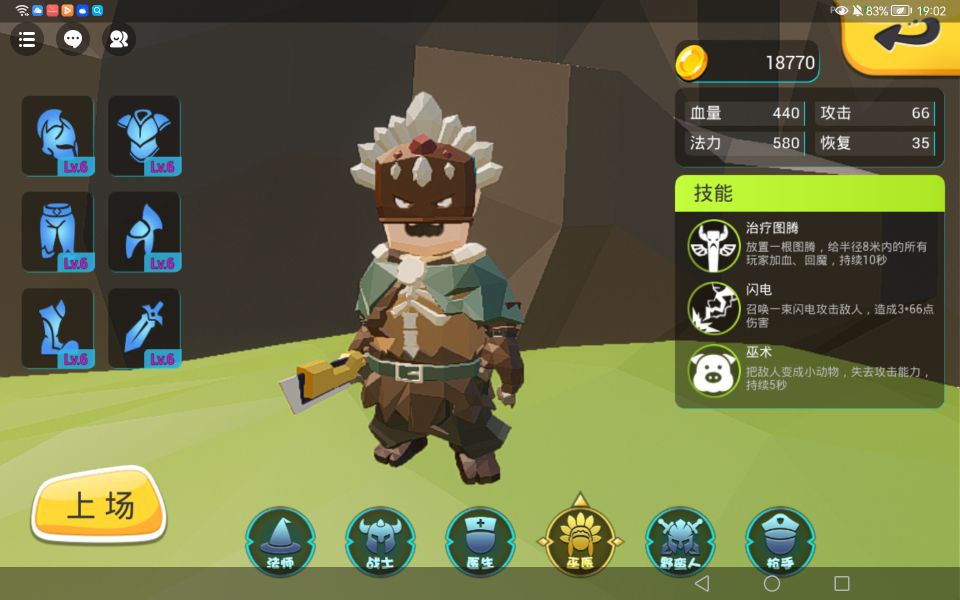Choose the 医生 doctor class
The height and width of the screenshot is (600, 960).
pos(480,541)
